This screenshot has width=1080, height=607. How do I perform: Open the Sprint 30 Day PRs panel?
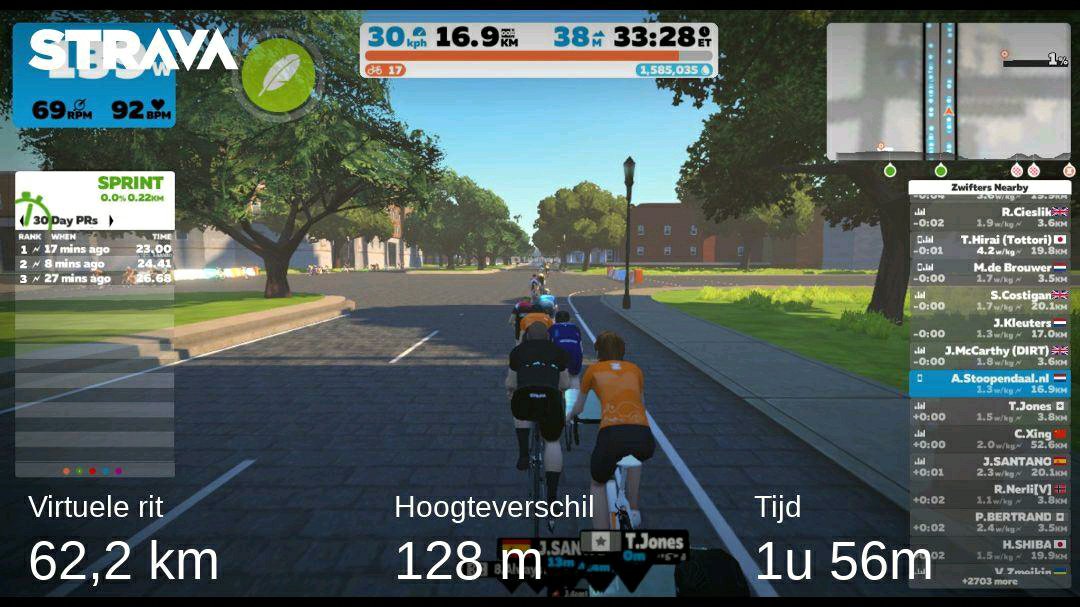pos(95,230)
